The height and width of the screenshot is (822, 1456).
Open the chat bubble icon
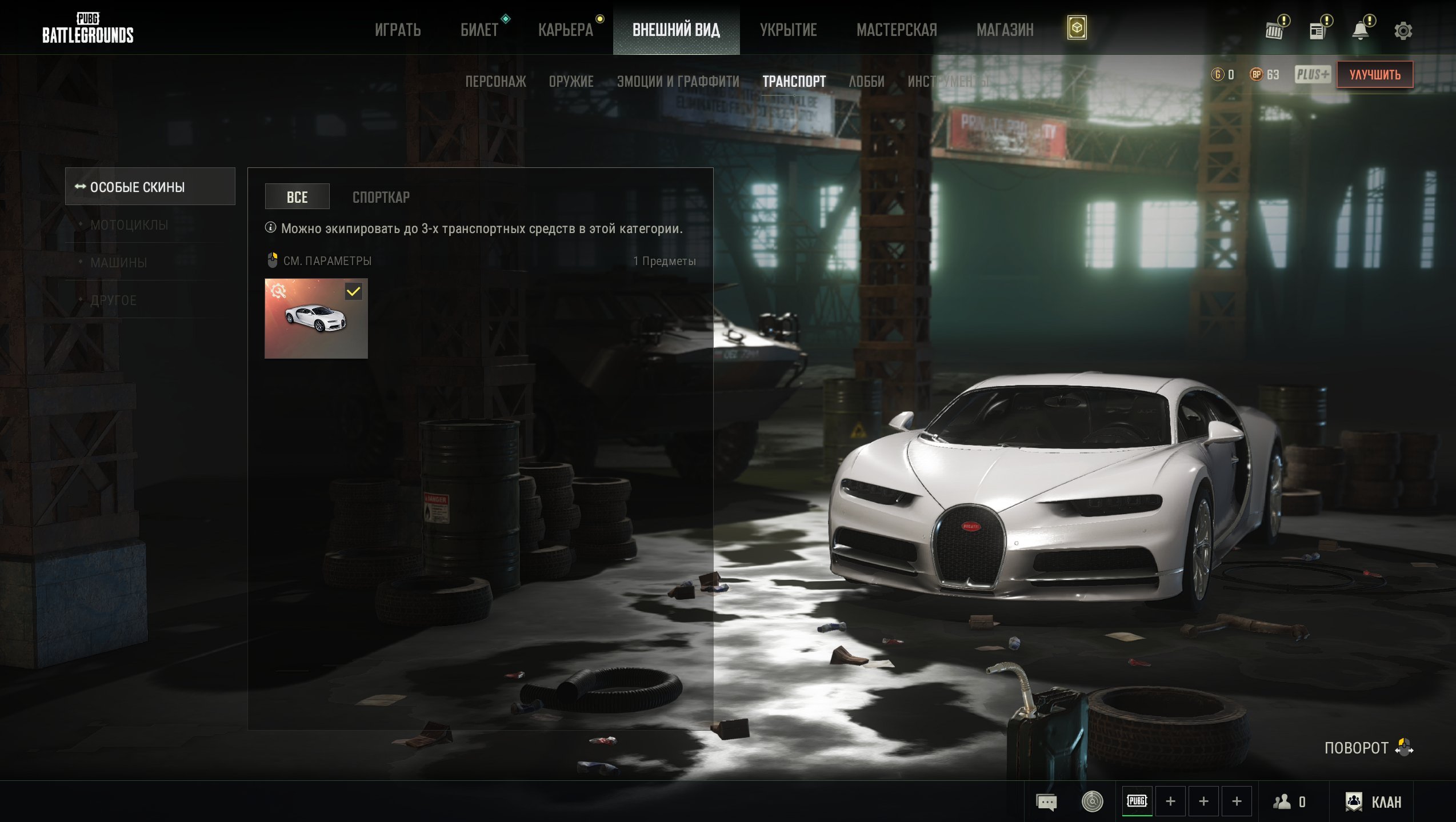(1046, 802)
